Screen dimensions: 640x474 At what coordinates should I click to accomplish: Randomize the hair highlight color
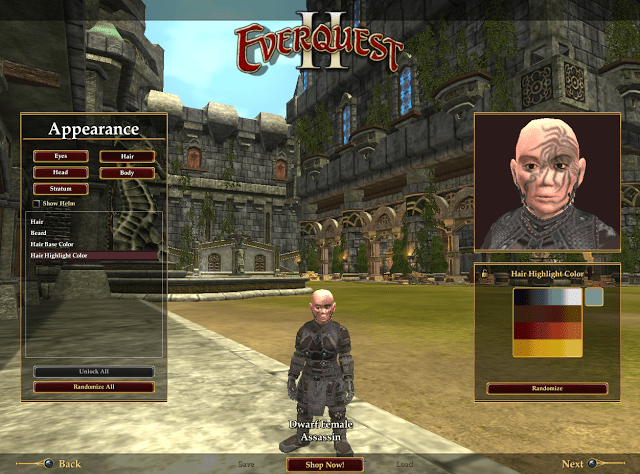click(546, 388)
